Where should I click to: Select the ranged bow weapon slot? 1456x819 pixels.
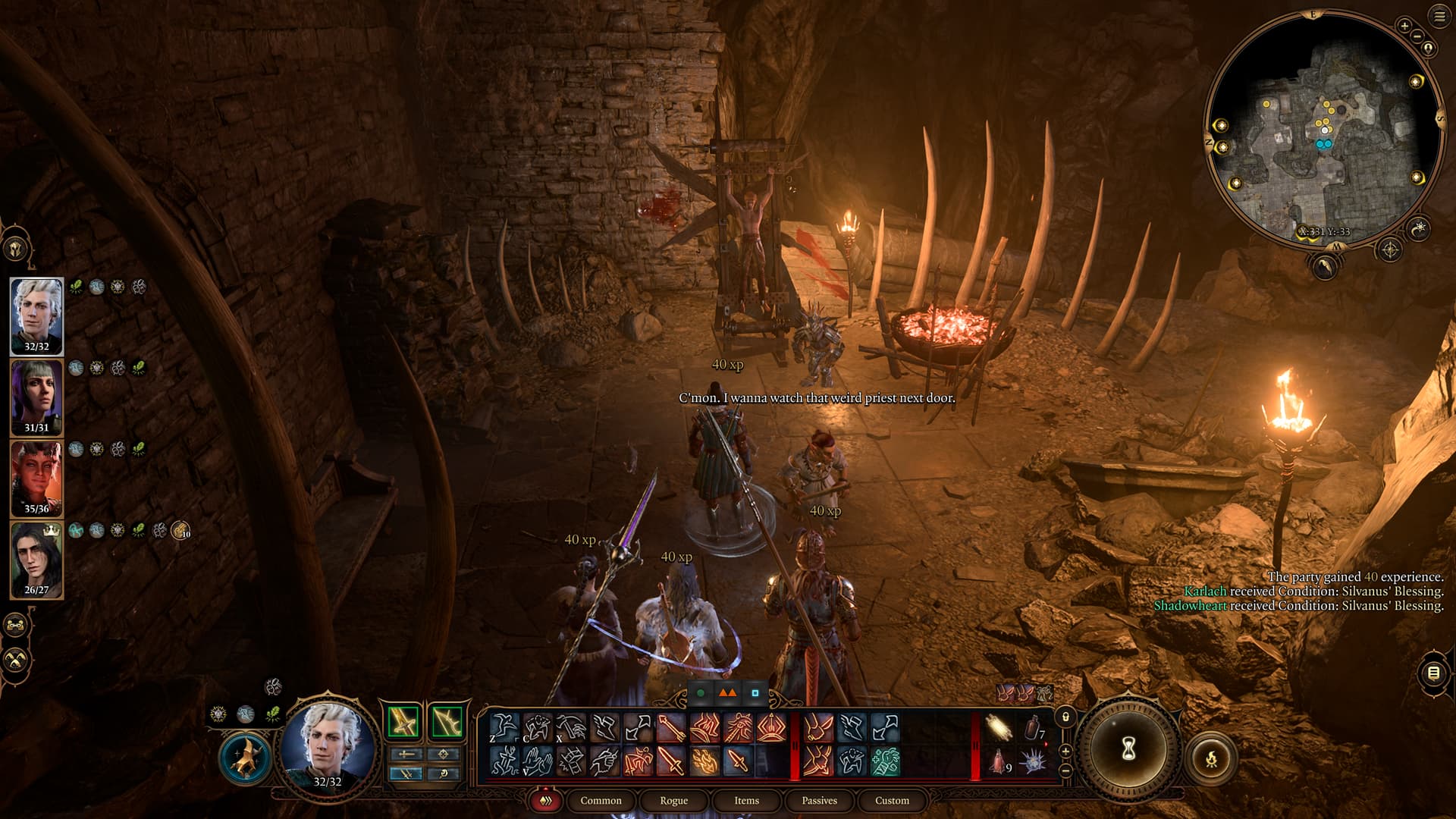pos(447,722)
